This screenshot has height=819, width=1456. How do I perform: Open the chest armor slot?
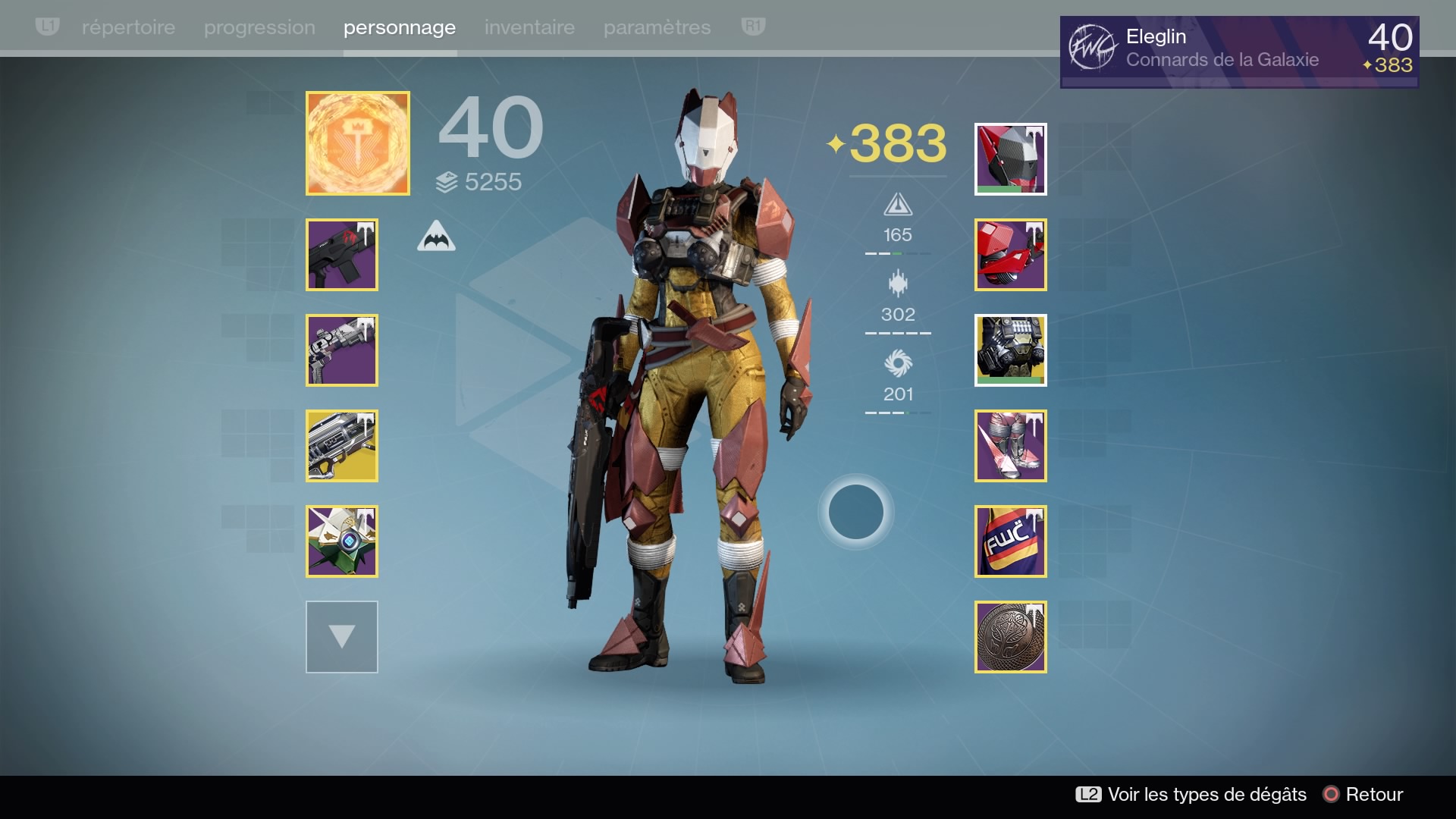click(x=1011, y=350)
